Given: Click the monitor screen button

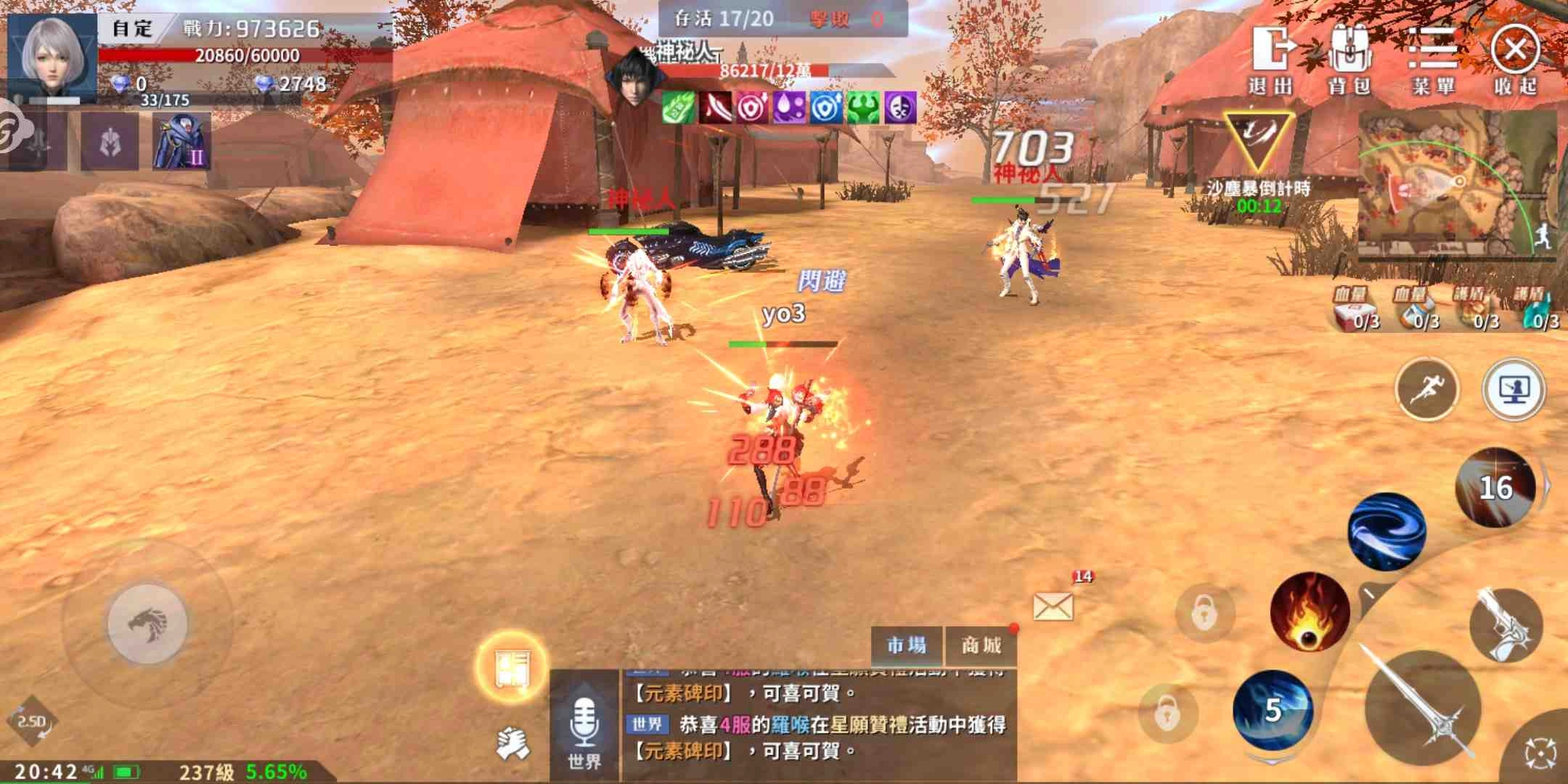Looking at the screenshot, I should click(x=1514, y=388).
